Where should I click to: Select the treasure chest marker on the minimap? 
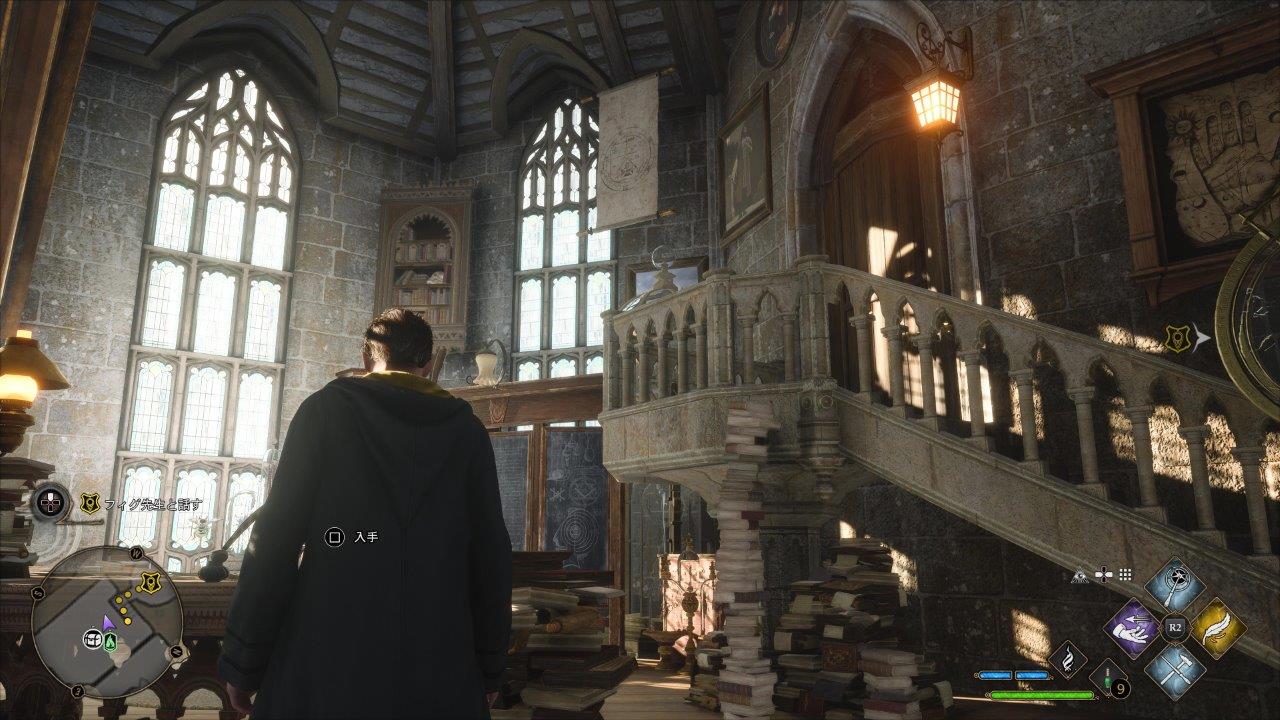tap(93, 639)
